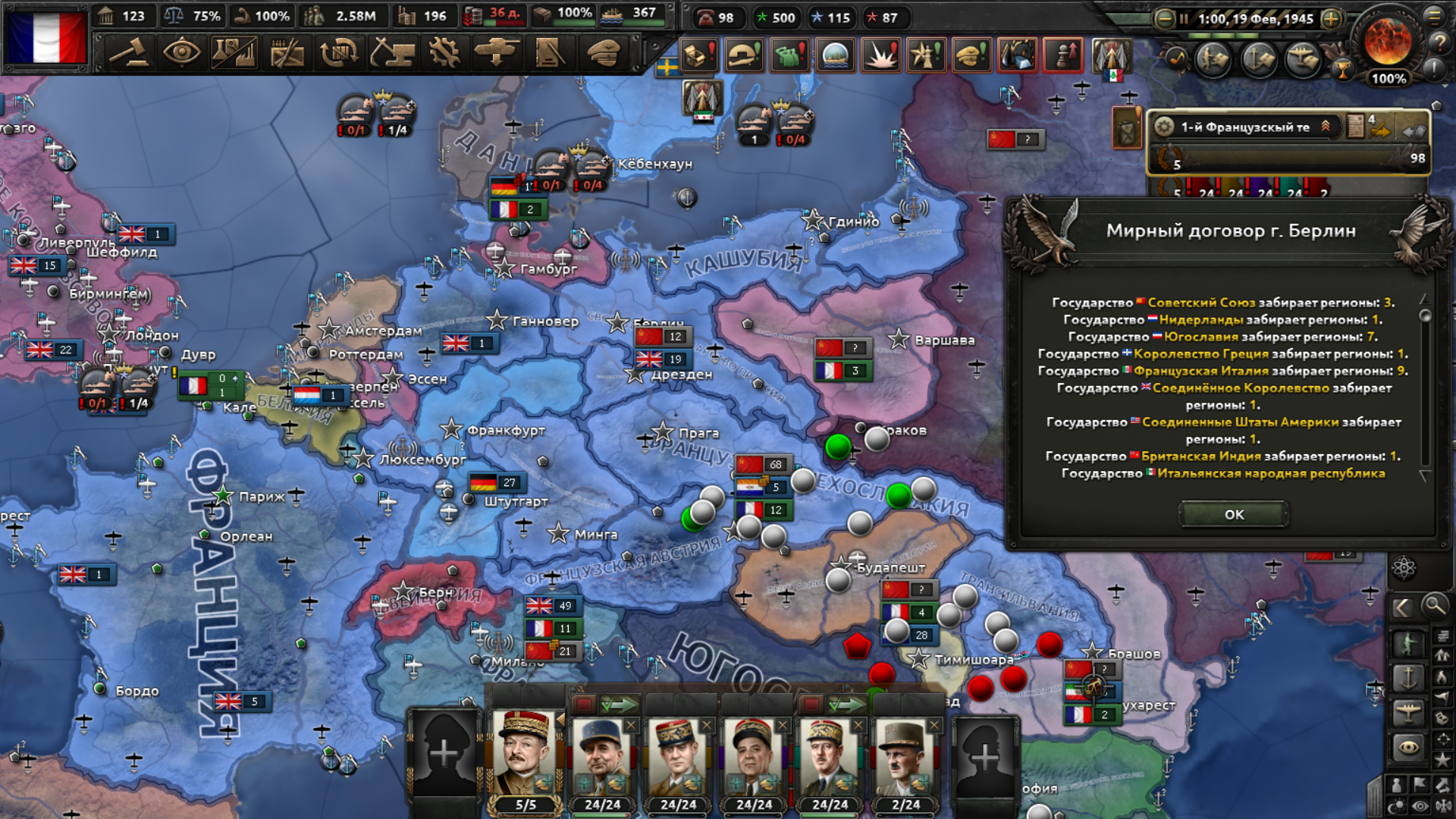
Task: Click the trophy achievements icon
Action: pos(1343,71)
